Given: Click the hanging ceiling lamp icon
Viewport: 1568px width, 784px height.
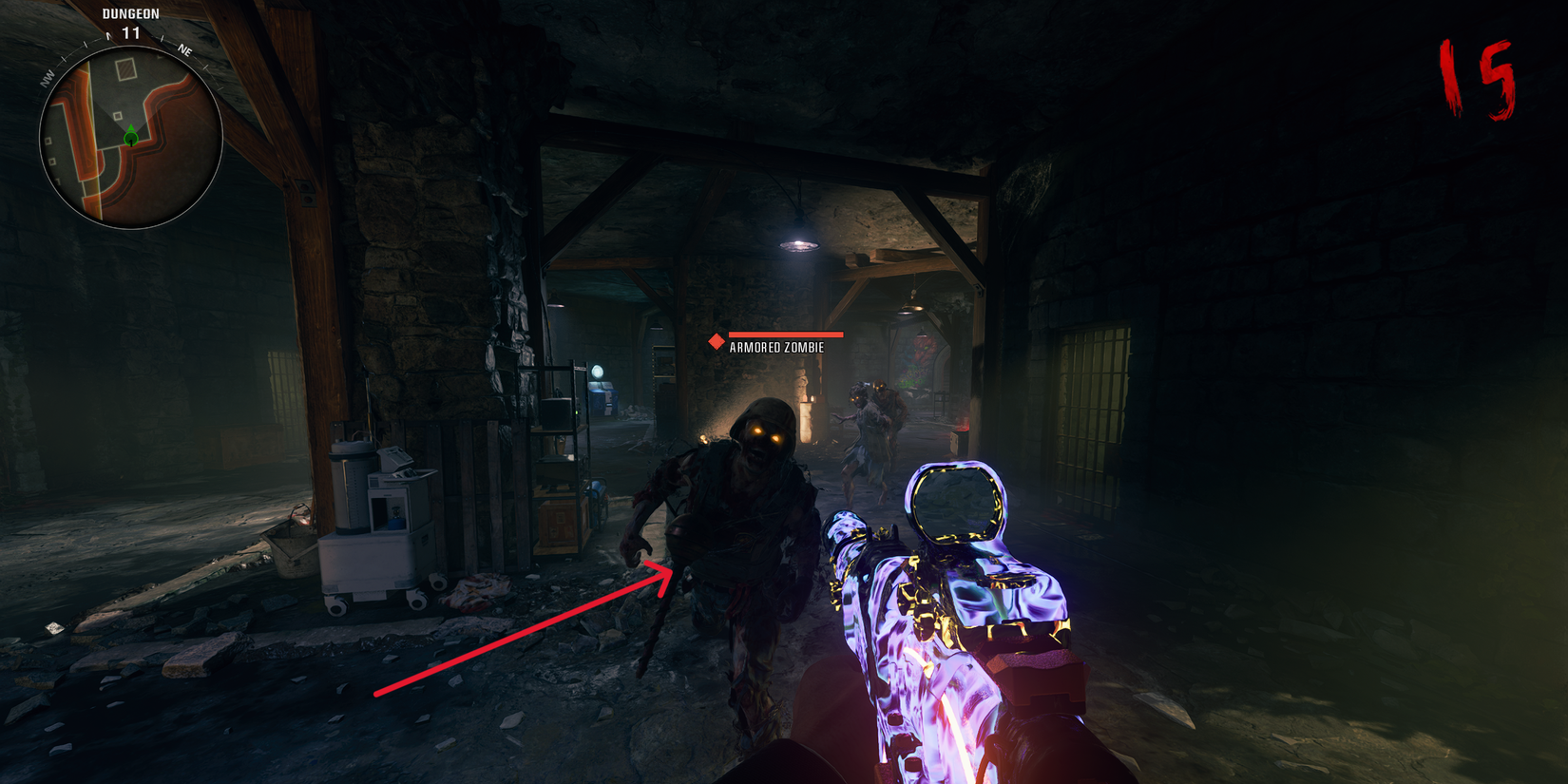Looking at the screenshot, I should pos(798,244).
